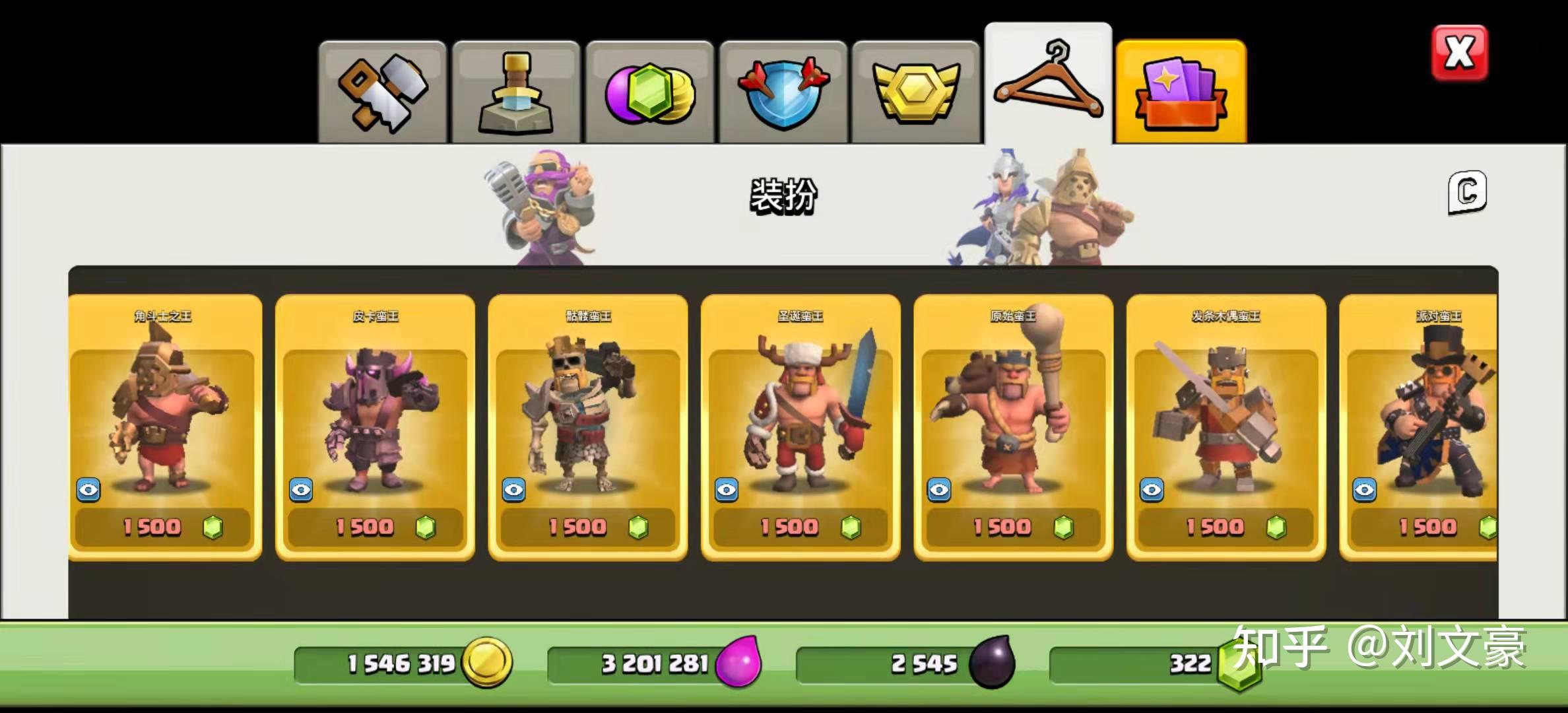
Task: Click the C badge icon
Action: tap(1467, 192)
